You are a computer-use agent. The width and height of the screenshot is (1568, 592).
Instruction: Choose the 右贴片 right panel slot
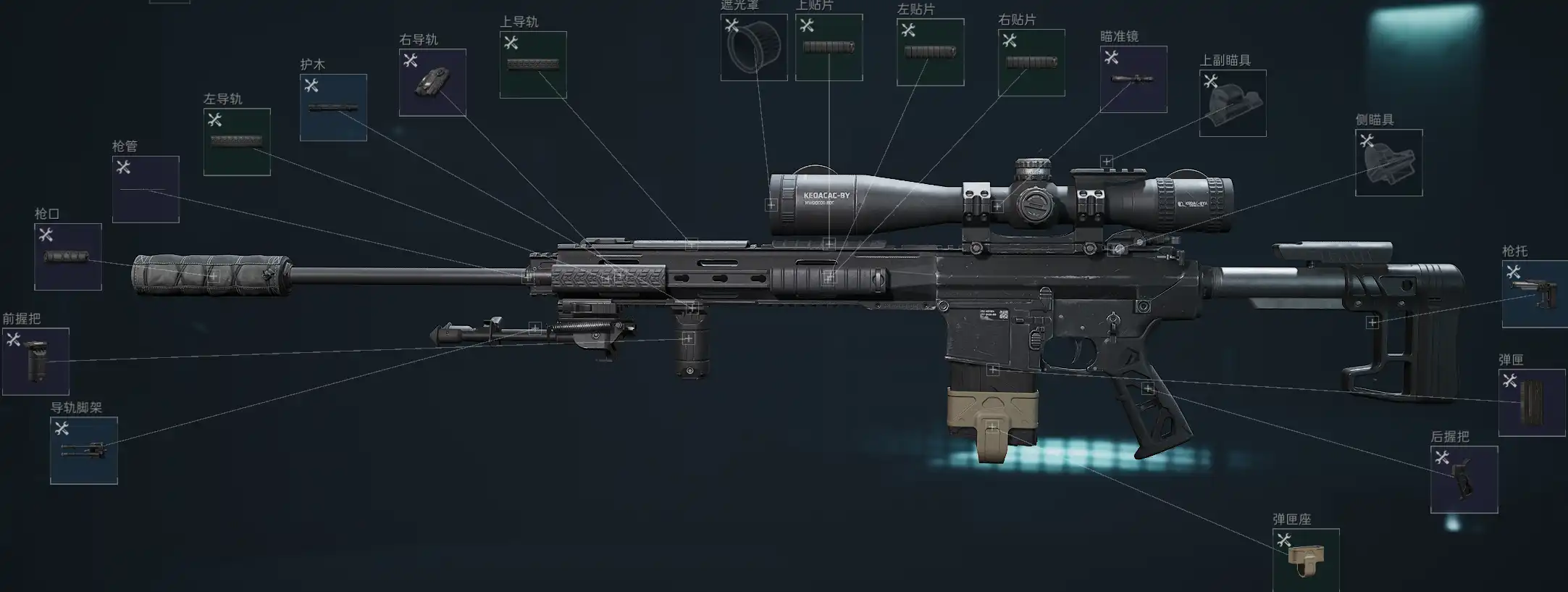[x=1031, y=62]
